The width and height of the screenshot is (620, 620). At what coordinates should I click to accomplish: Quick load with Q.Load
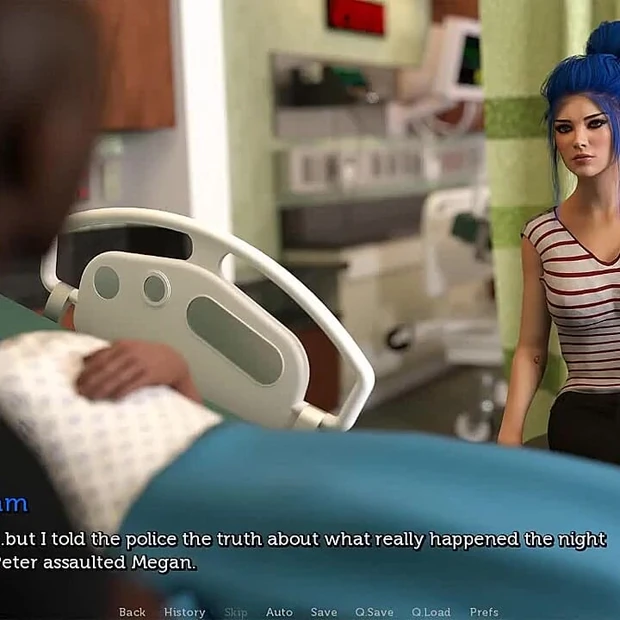(430, 612)
